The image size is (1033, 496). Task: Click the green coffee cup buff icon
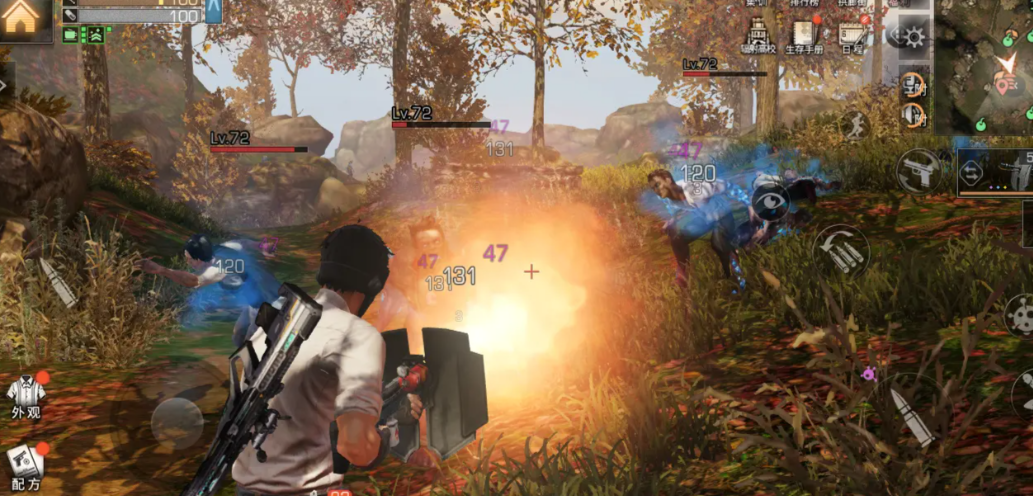(x=71, y=35)
